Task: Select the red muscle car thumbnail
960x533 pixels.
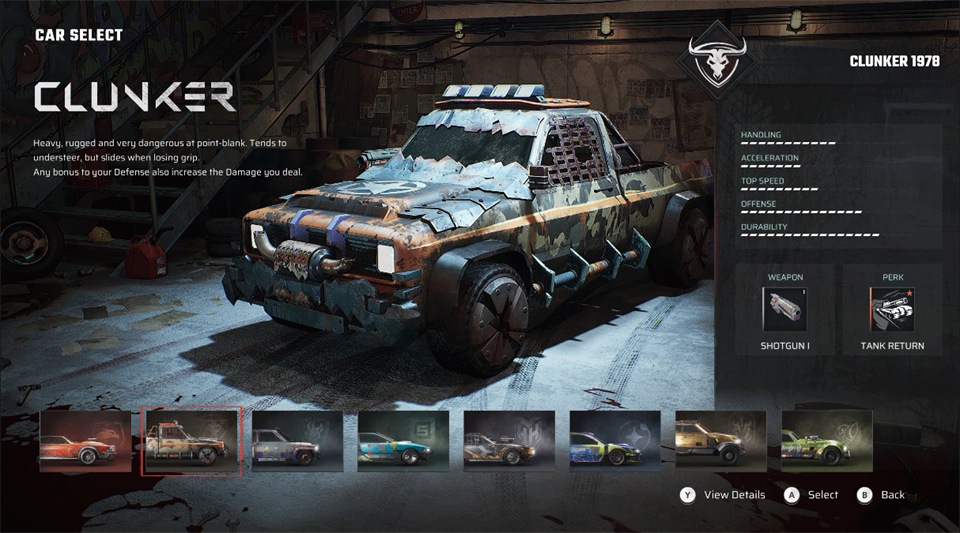Action: click(85, 441)
